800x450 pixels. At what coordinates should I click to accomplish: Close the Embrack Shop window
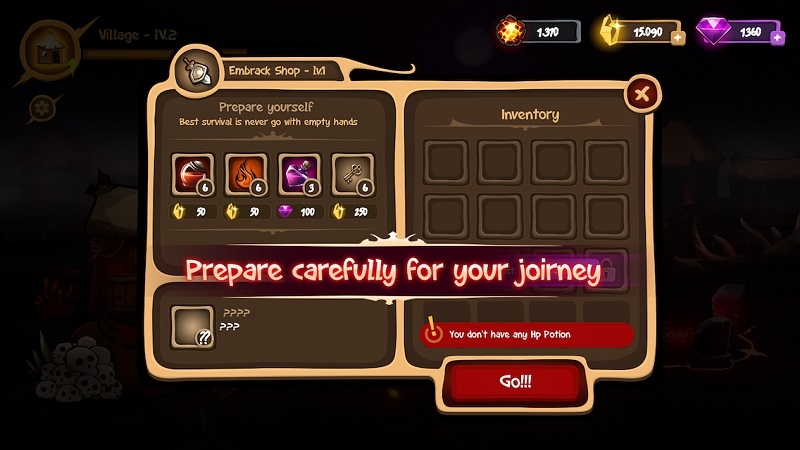tap(641, 95)
